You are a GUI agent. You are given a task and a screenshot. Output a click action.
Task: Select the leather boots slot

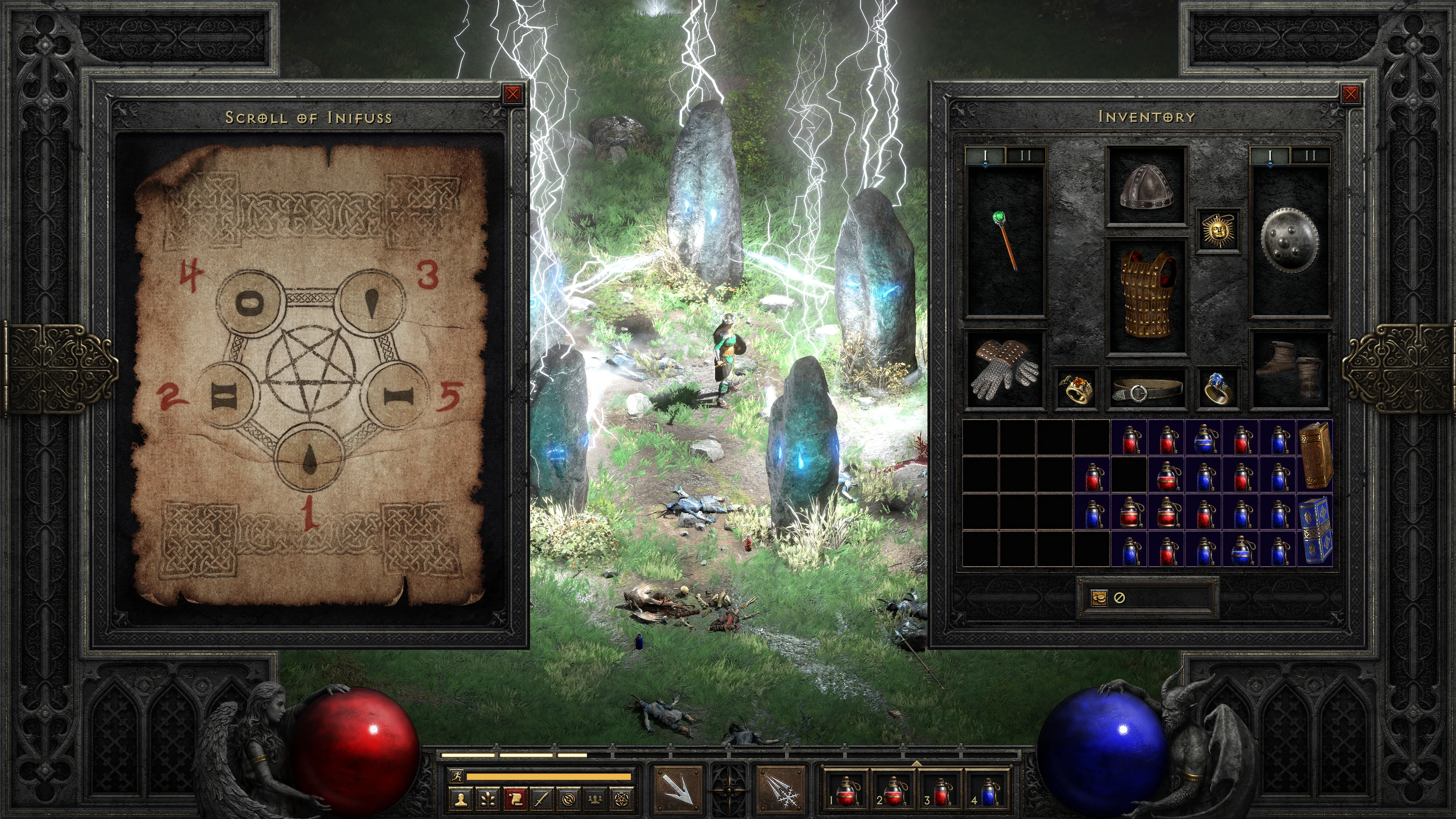pos(1289,369)
